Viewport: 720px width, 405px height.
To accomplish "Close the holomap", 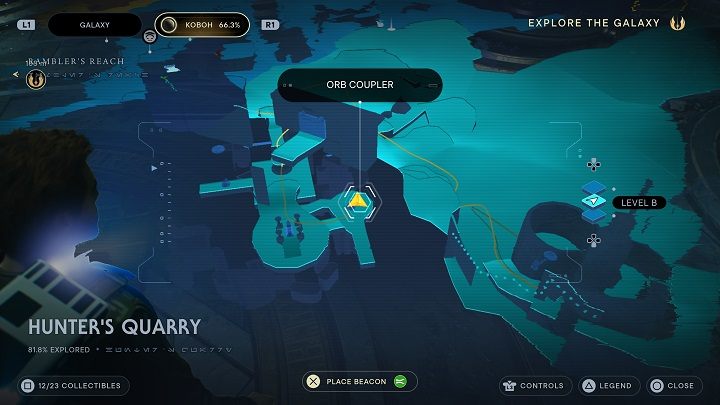I will (672, 385).
